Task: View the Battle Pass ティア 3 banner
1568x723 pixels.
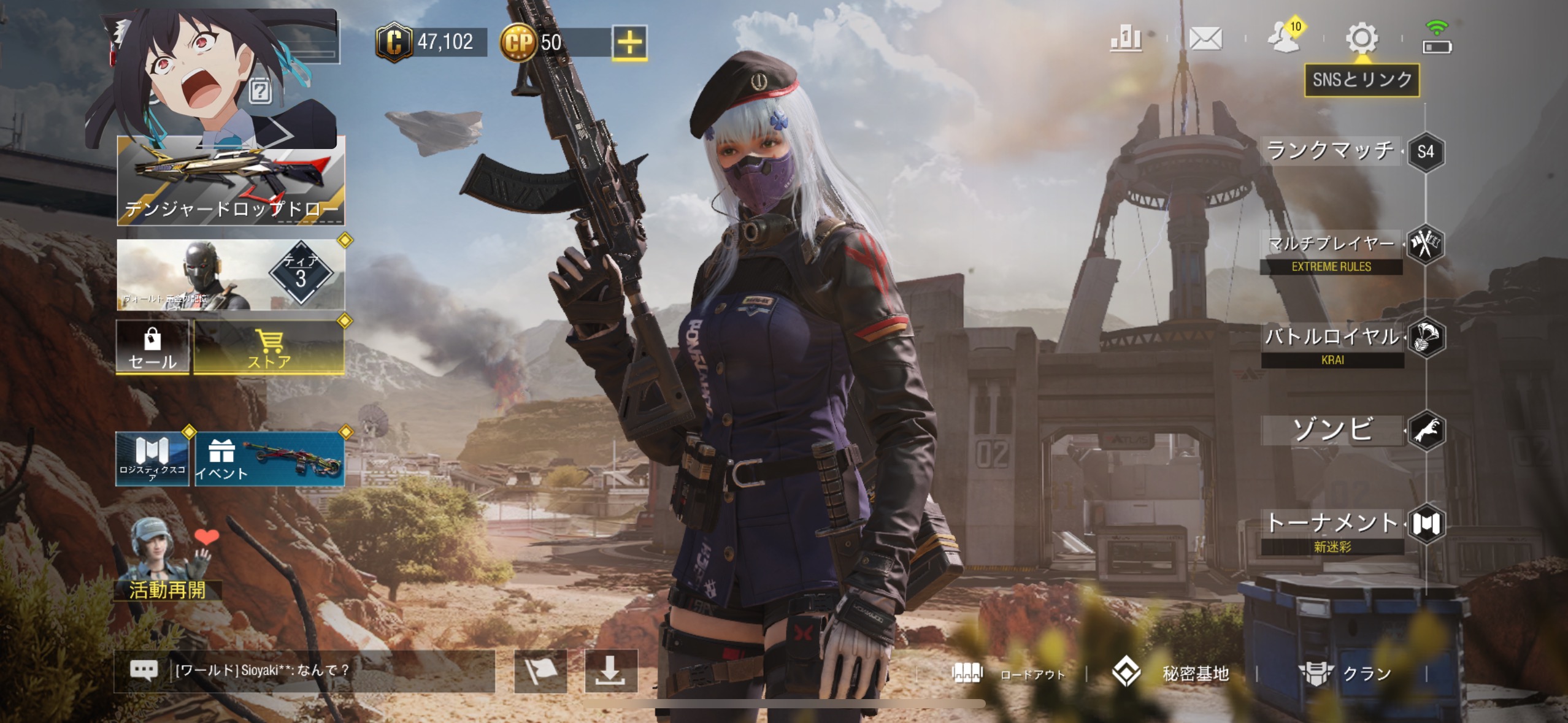Action: (x=231, y=274)
